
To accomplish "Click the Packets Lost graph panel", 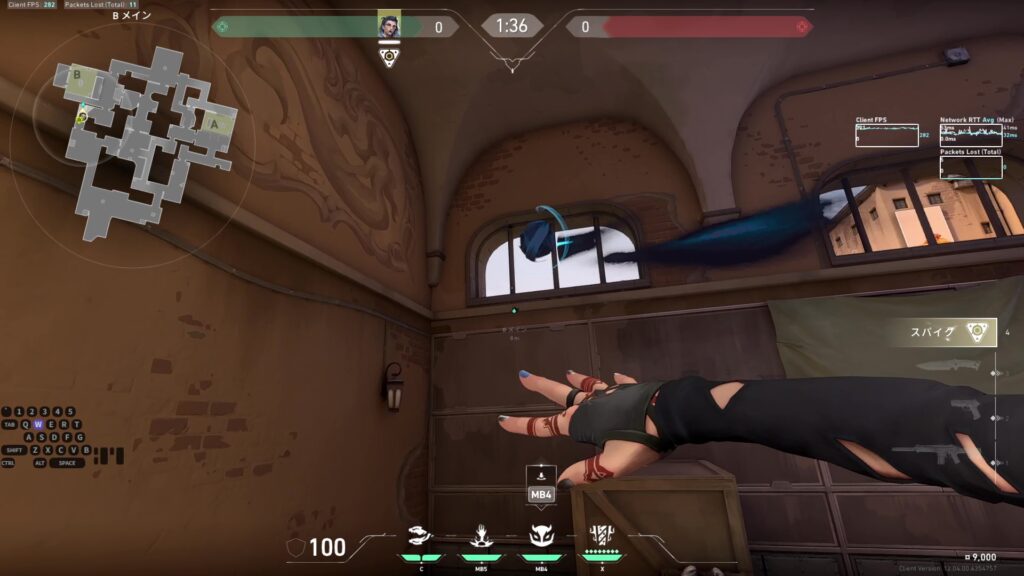I will 971,166.
